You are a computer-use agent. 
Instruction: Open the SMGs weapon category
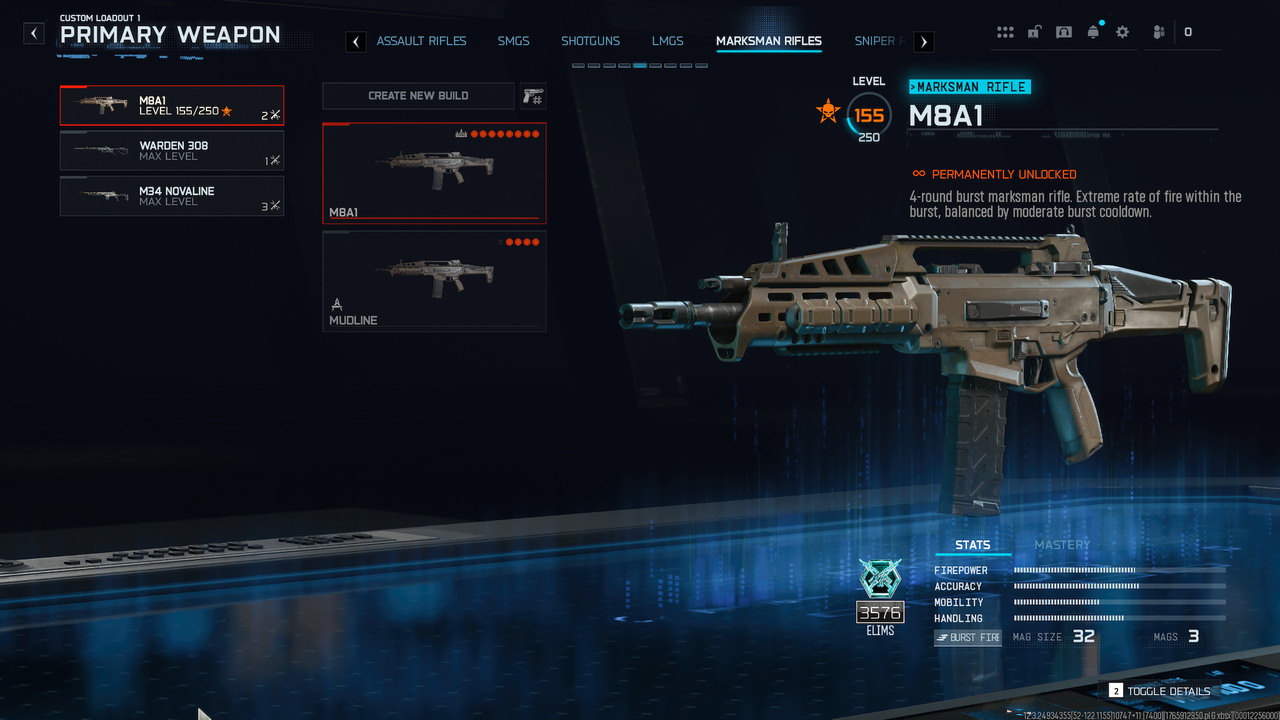click(513, 41)
